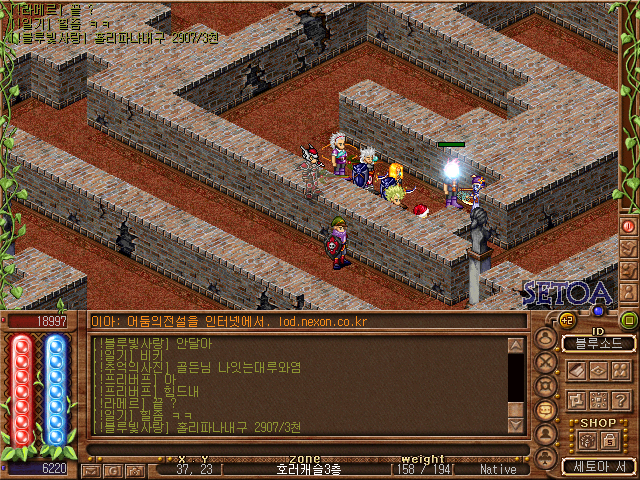Click the chat log's down arrow
The height and width of the screenshot is (480, 640).
(x=515, y=425)
